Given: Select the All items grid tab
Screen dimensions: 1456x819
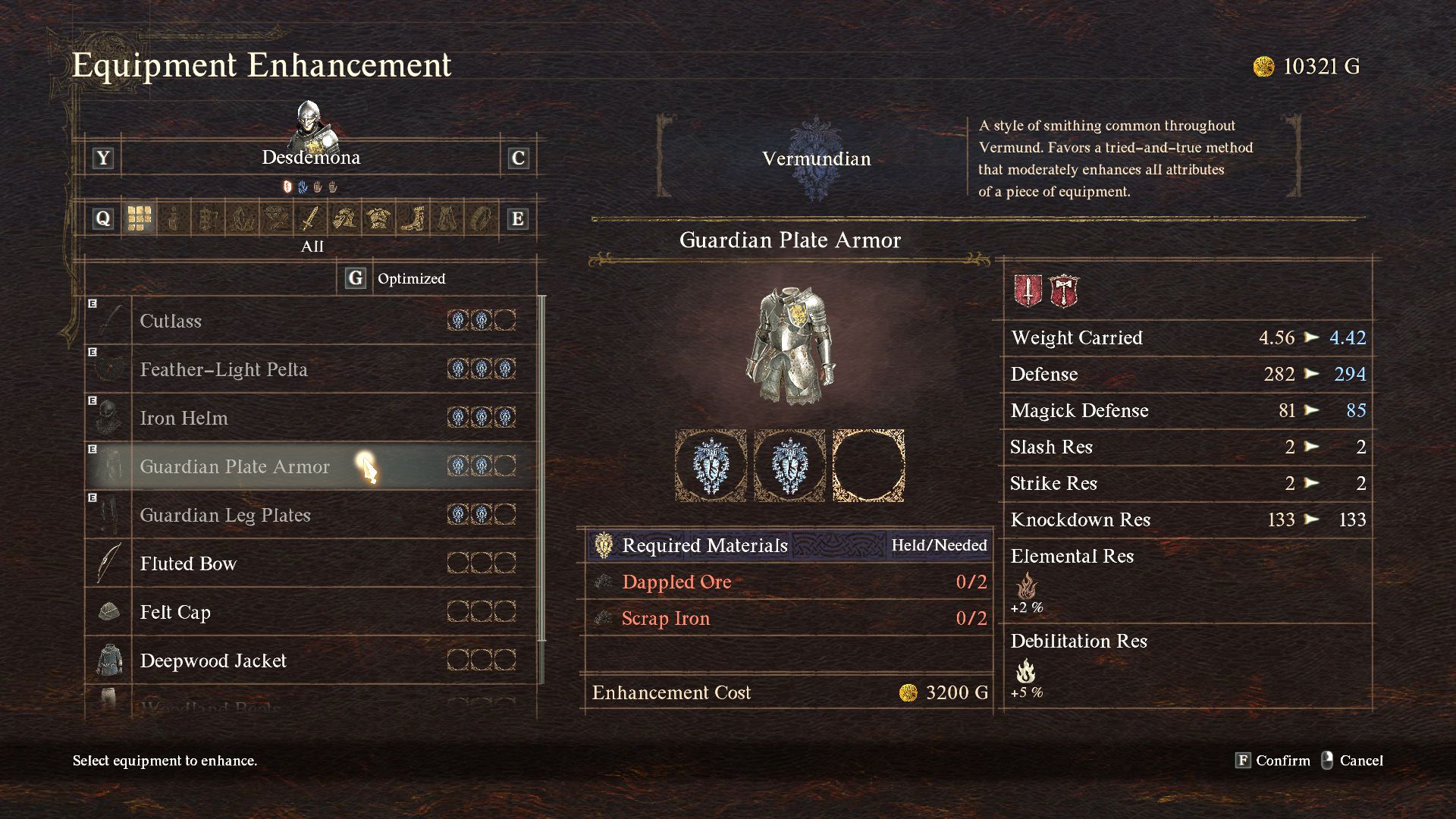Looking at the screenshot, I should click(x=140, y=219).
